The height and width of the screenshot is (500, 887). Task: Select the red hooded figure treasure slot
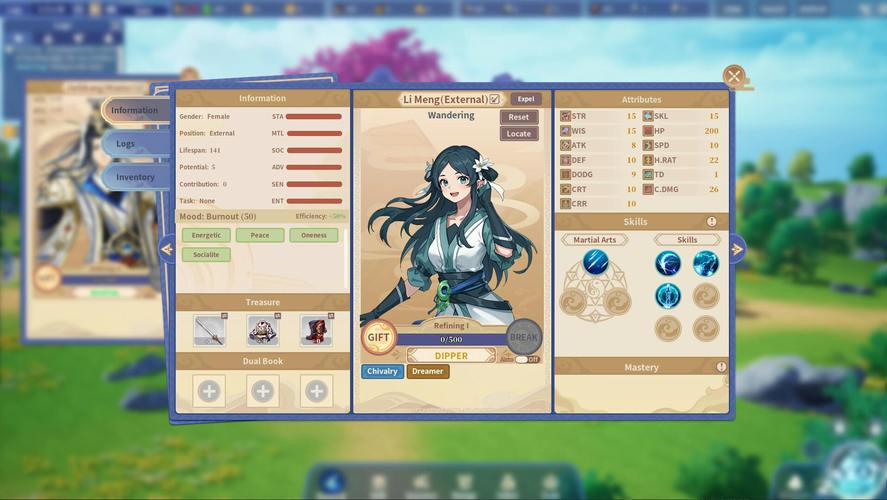pyautogui.click(x=316, y=330)
